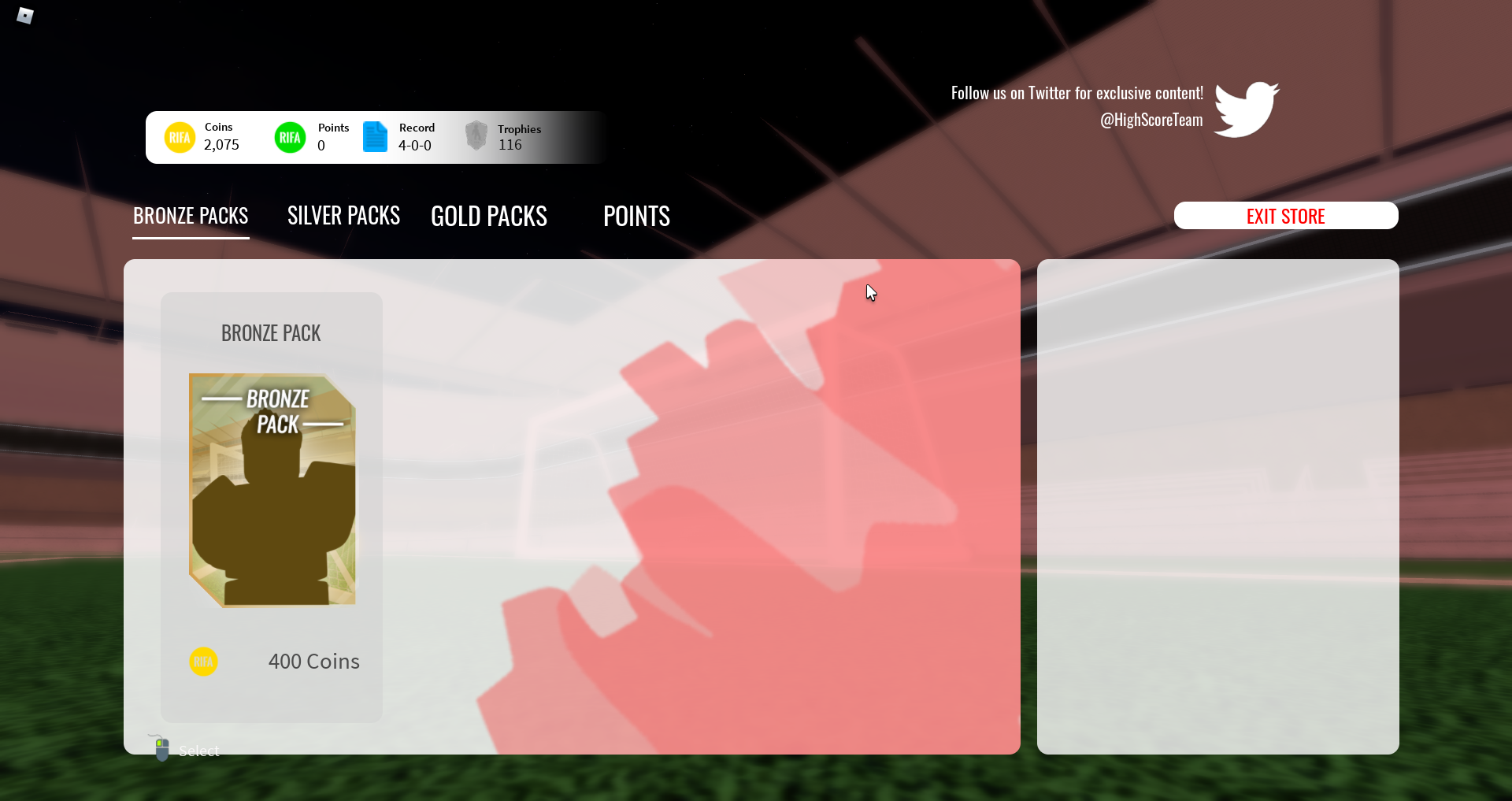Click the RIFA coin icon next to 400 Coins

(x=203, y=662)
